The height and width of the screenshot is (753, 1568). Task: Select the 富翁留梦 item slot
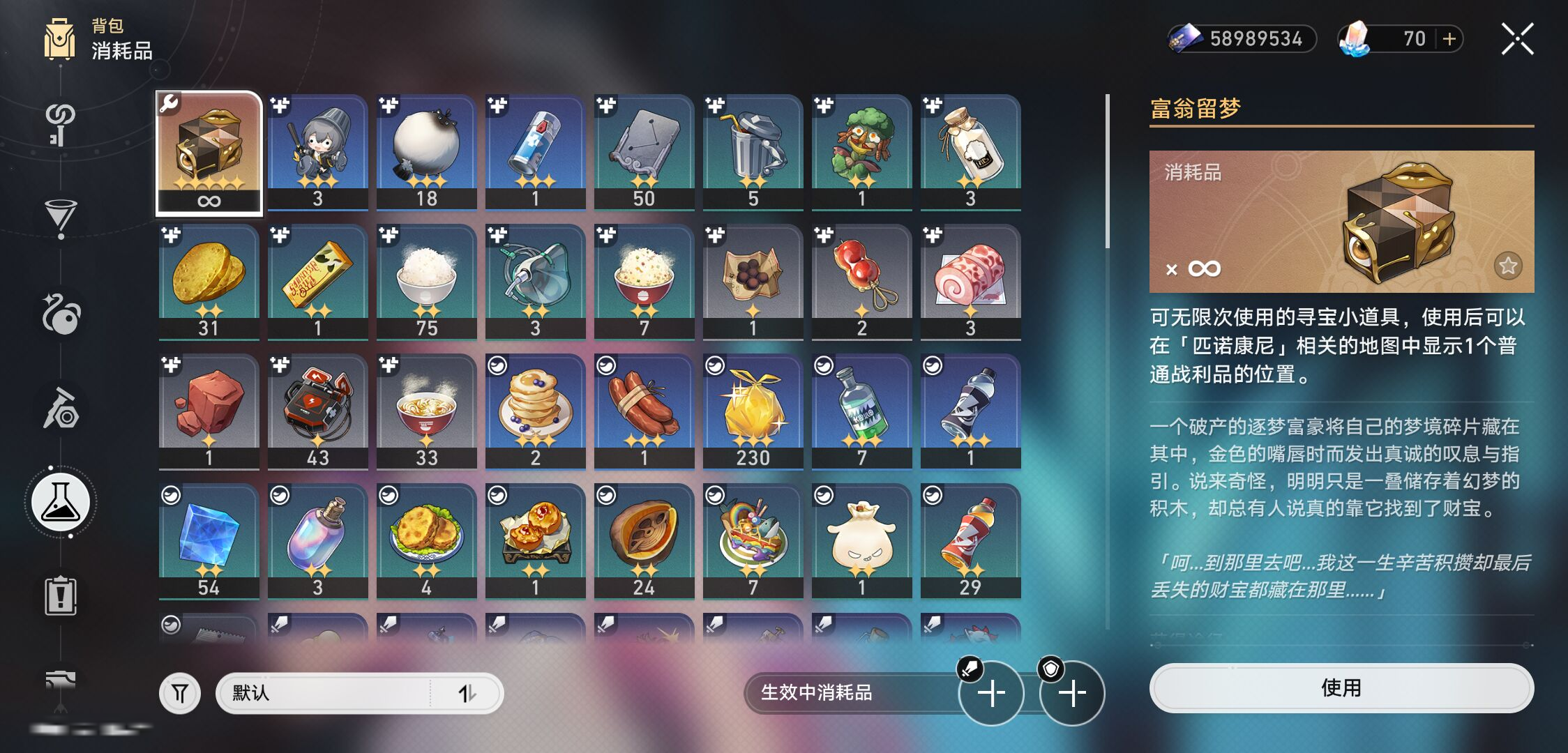tap(209, 153)
